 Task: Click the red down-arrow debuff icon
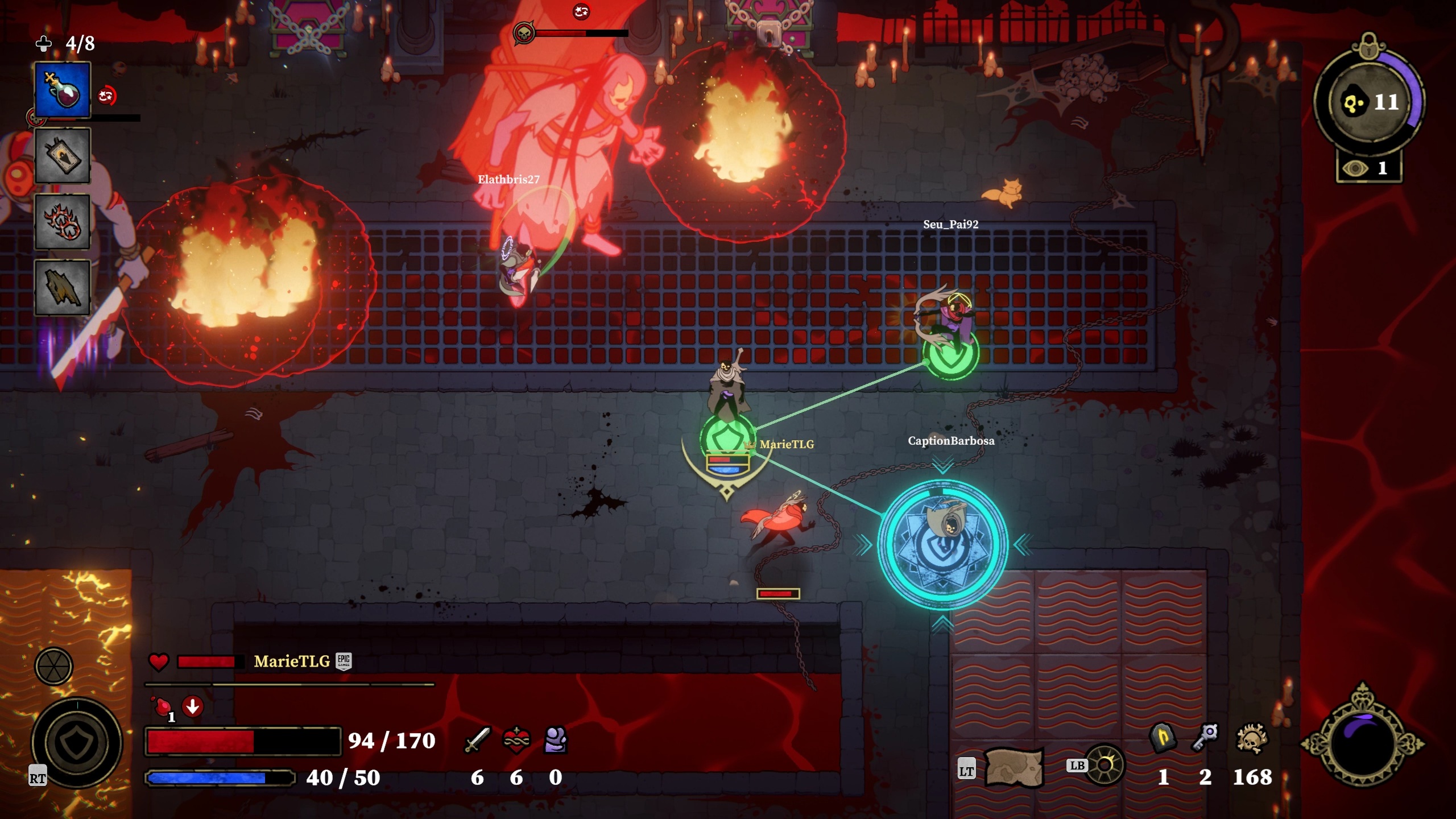pyautogui.click(x=193, y=707)
